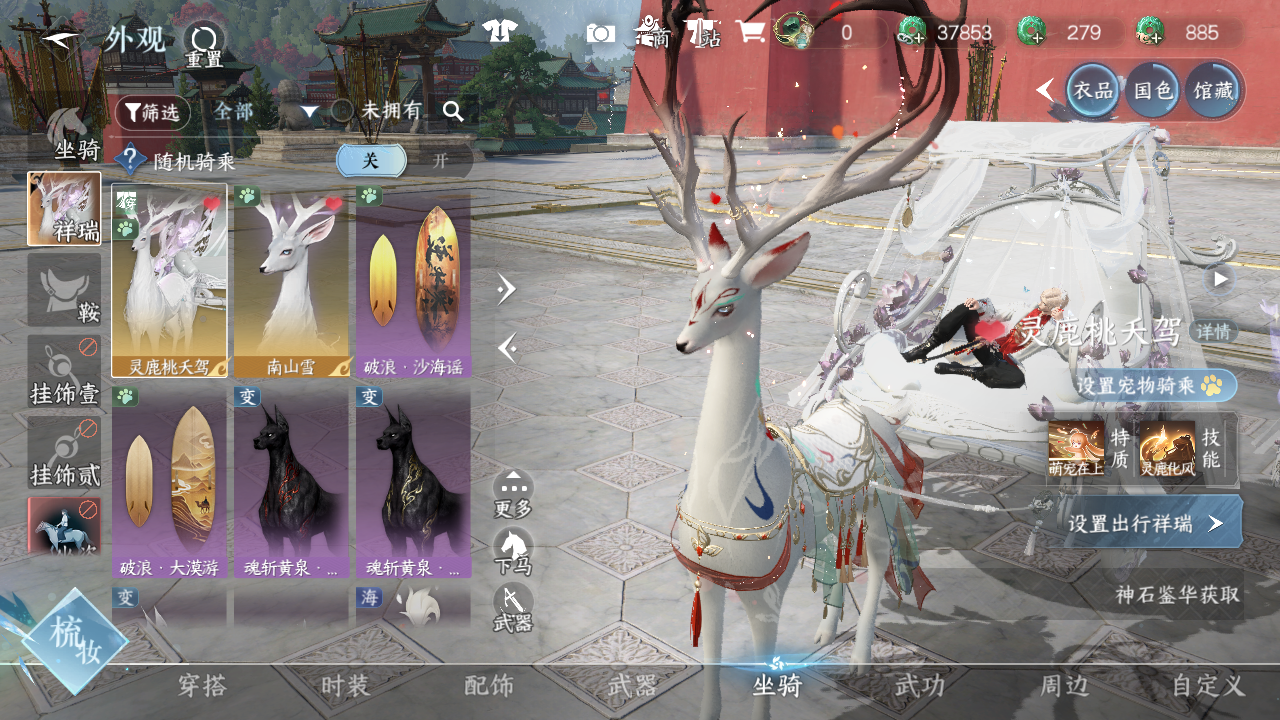
Task: Toggle the 未拥有 checkbox
Action: [342, 111]
